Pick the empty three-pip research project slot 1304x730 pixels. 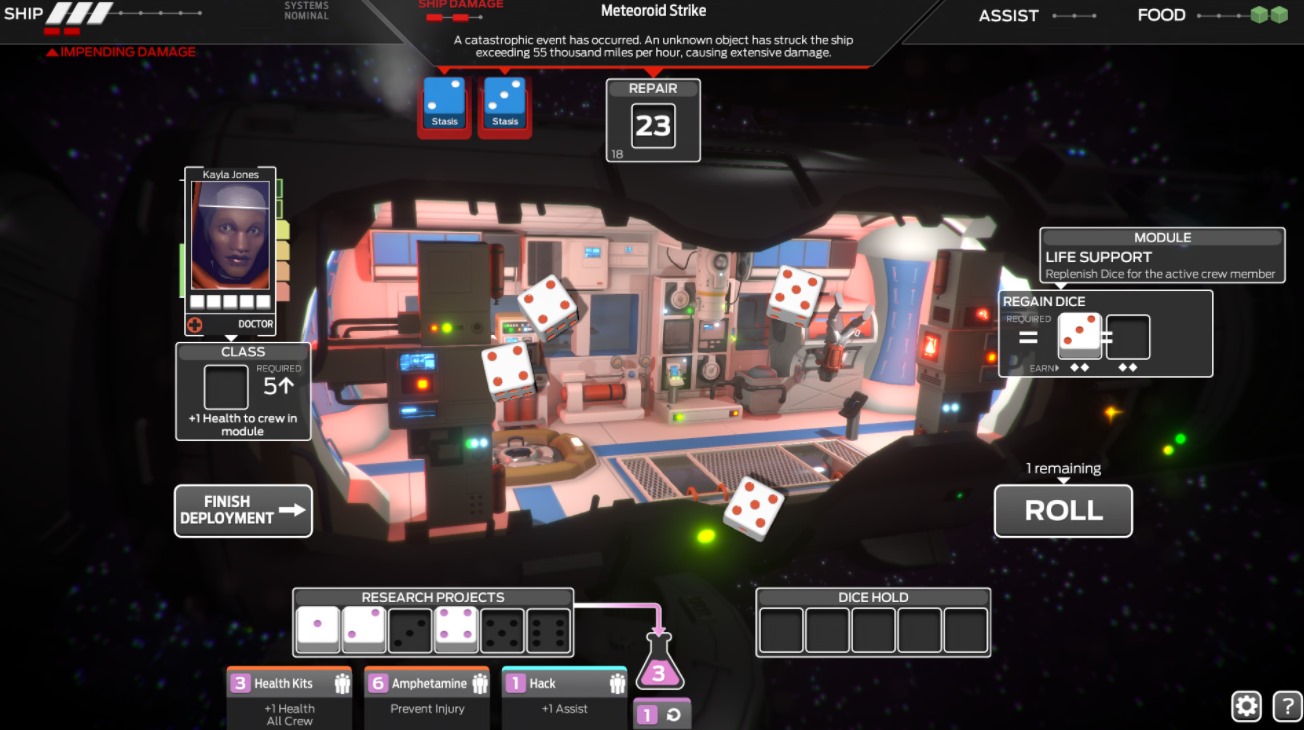coord(410,630)
